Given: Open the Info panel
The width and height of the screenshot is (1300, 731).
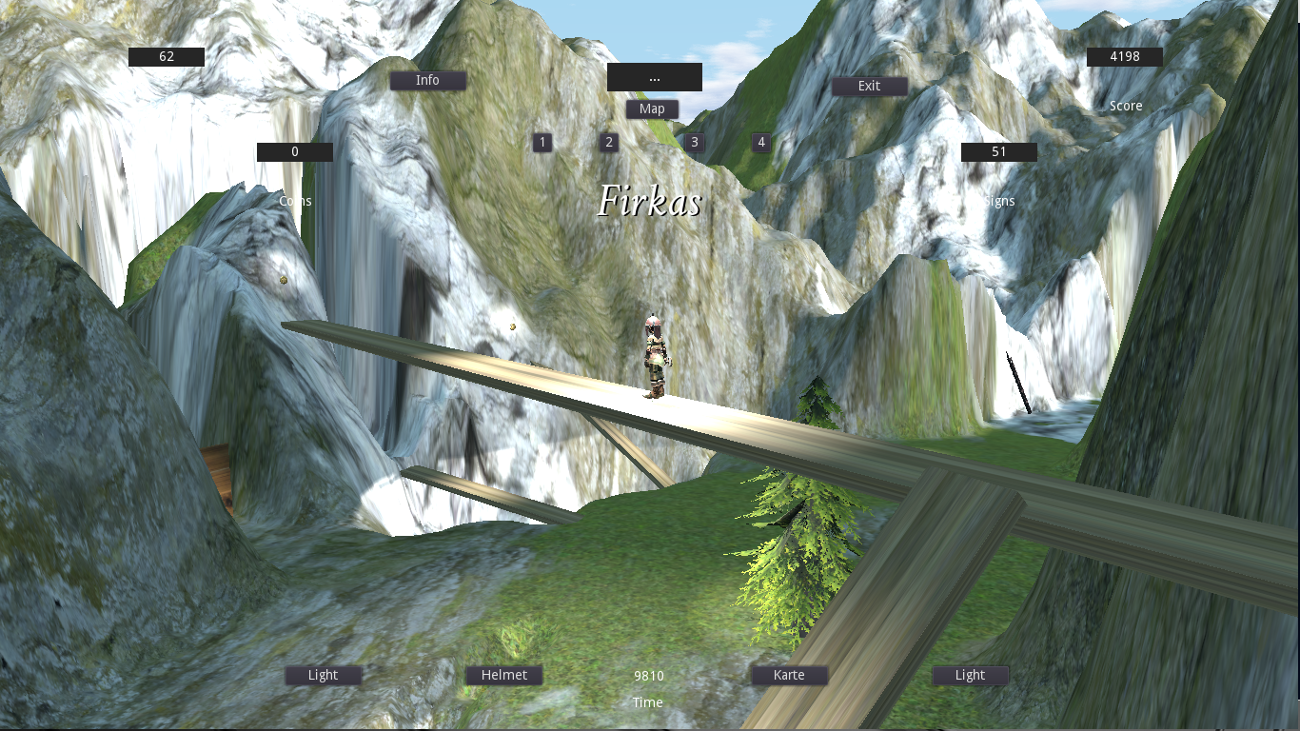Looking at the screenshot, I should coord(429,80).
